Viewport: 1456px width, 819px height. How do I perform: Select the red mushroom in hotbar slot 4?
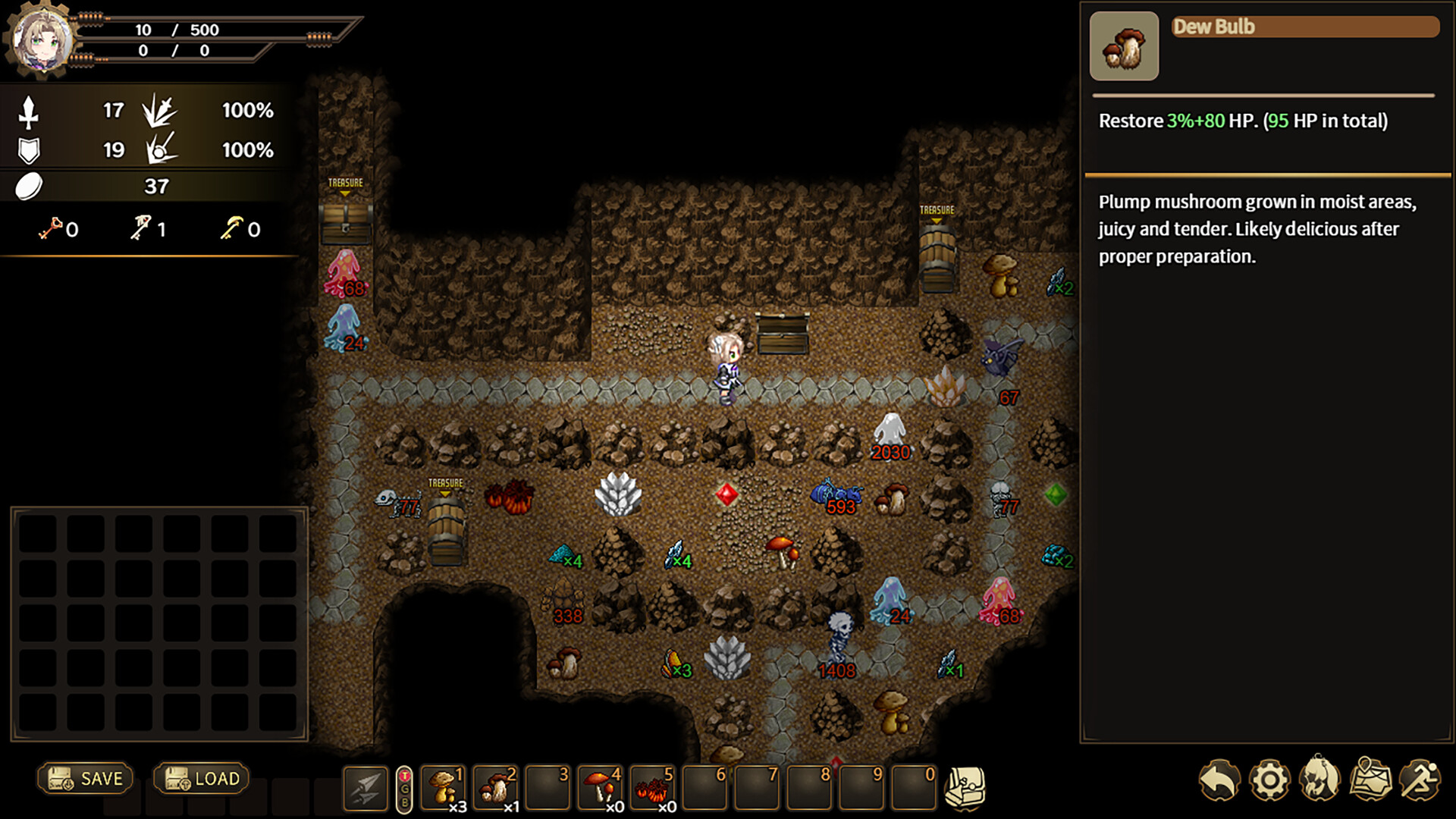pos(601,788)
